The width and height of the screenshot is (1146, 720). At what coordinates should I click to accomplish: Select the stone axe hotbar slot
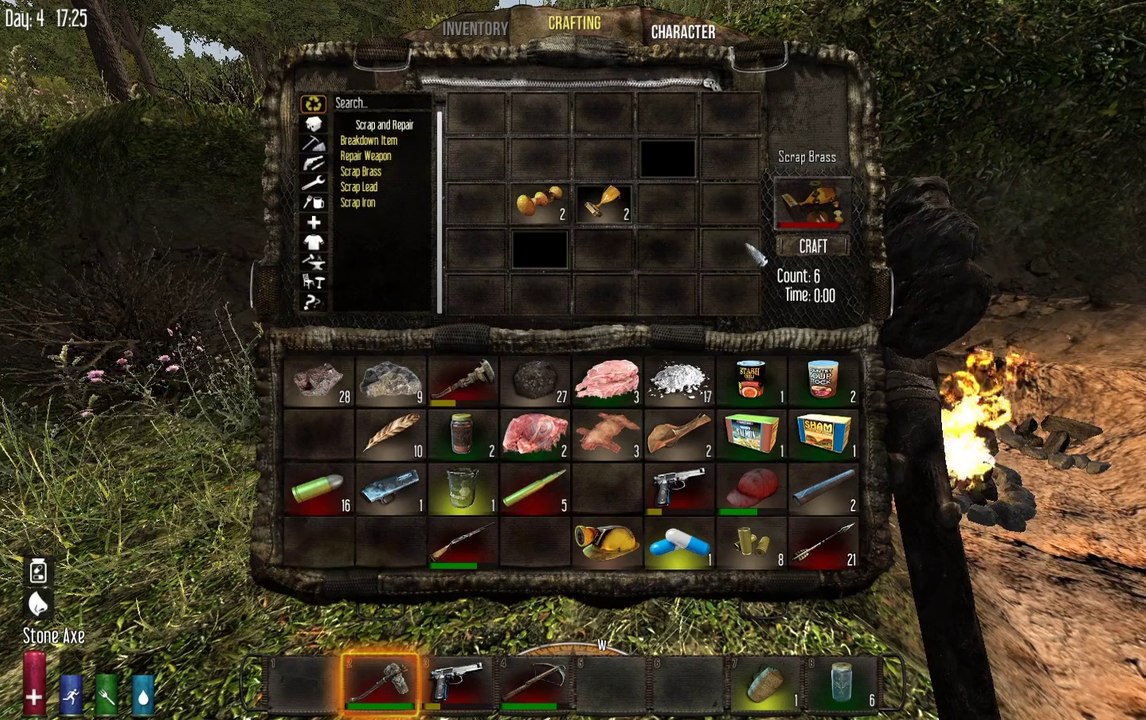[379, 684]
